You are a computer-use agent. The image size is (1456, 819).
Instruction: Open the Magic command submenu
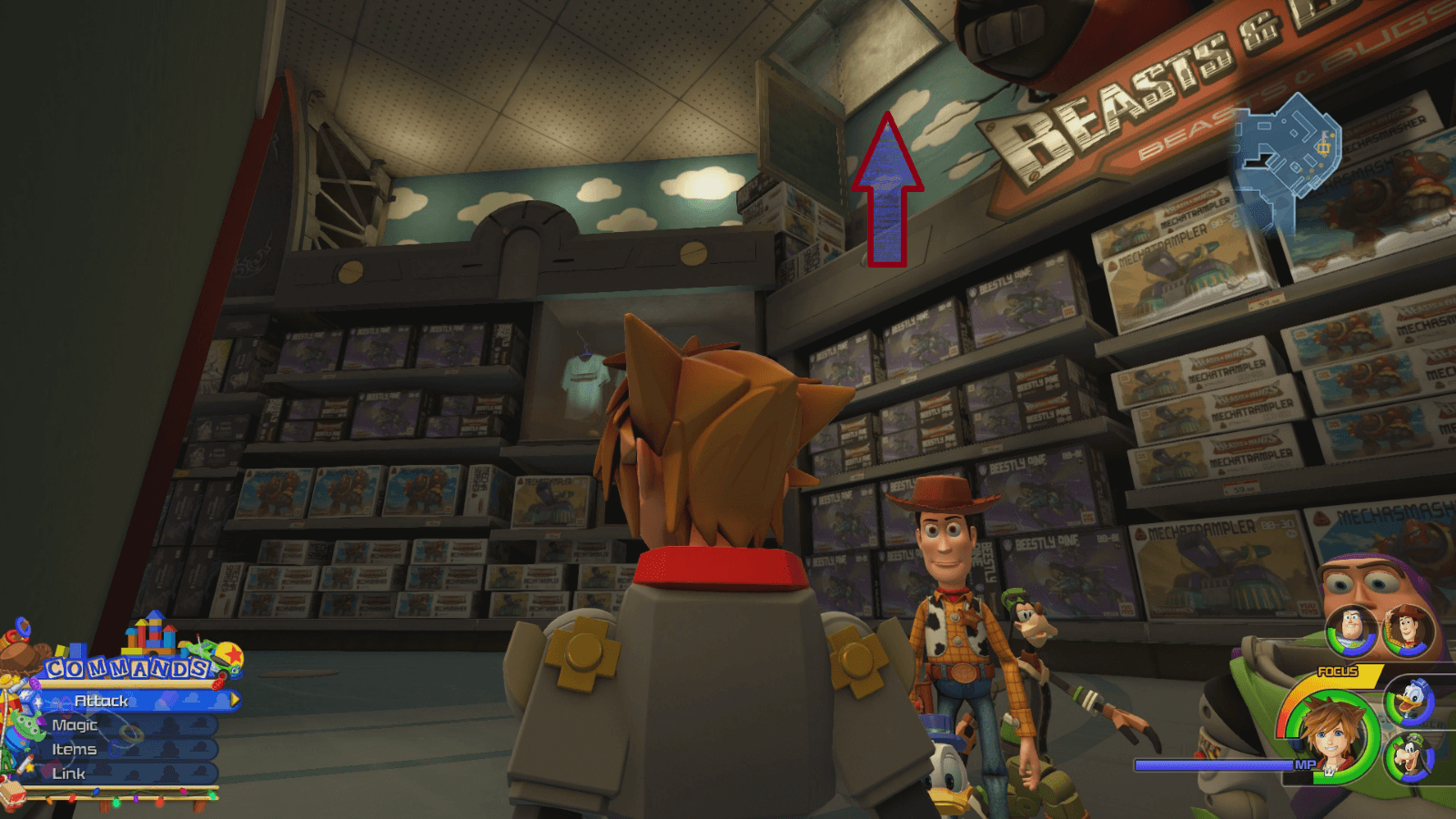coord(73,725)
